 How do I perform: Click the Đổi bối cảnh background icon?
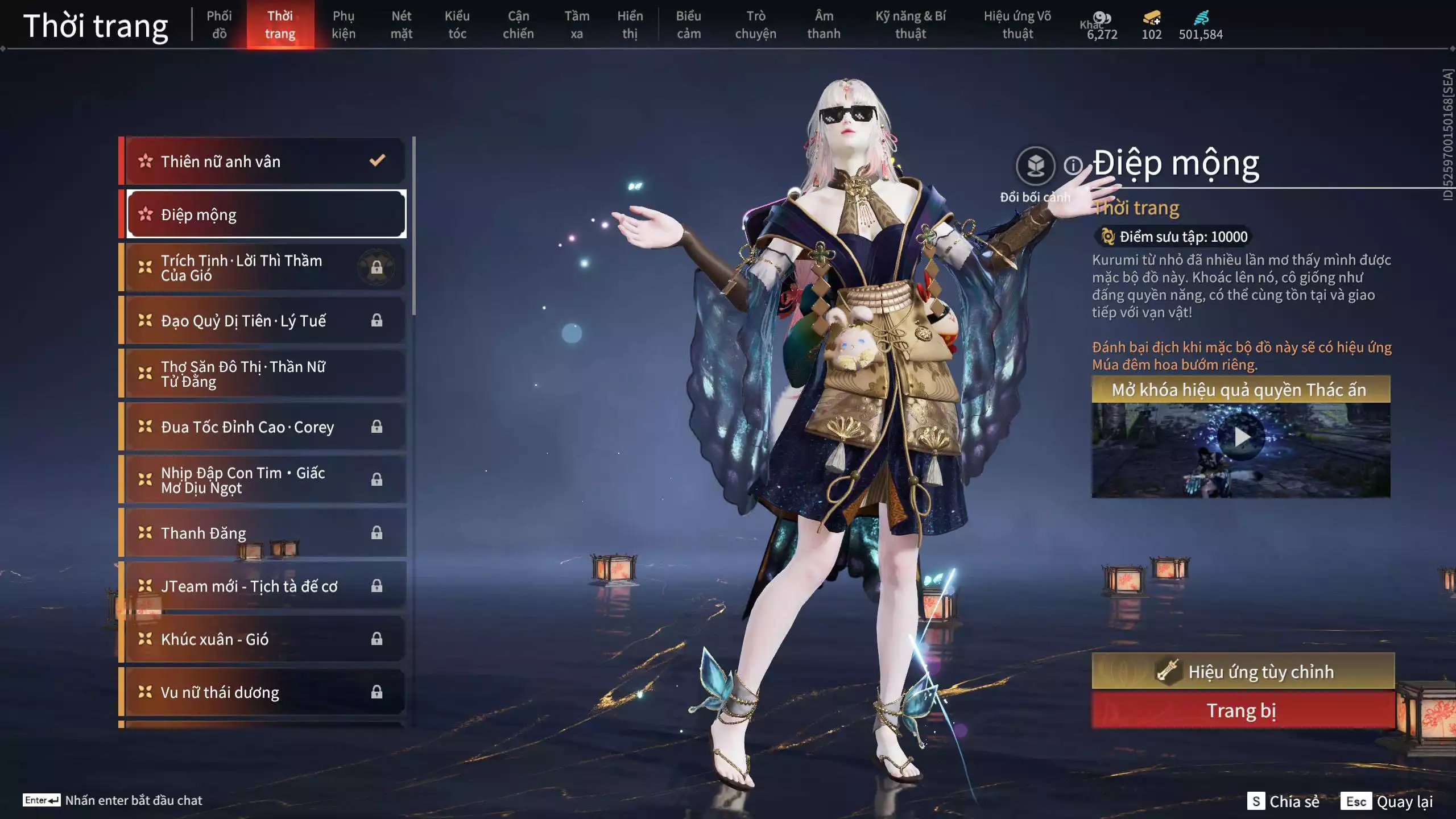pos(1035,166)
